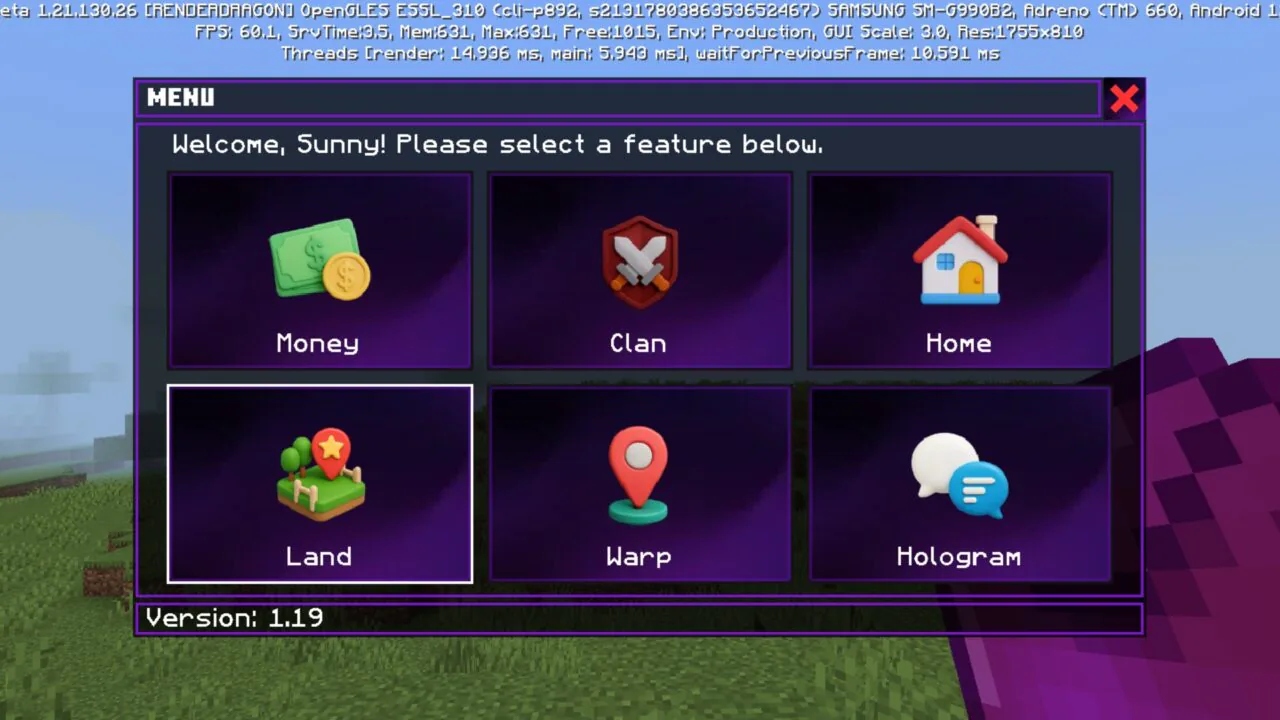Click the MENU title bar
The height and width of the screenshot is (720, 1280).
point(182,98)
